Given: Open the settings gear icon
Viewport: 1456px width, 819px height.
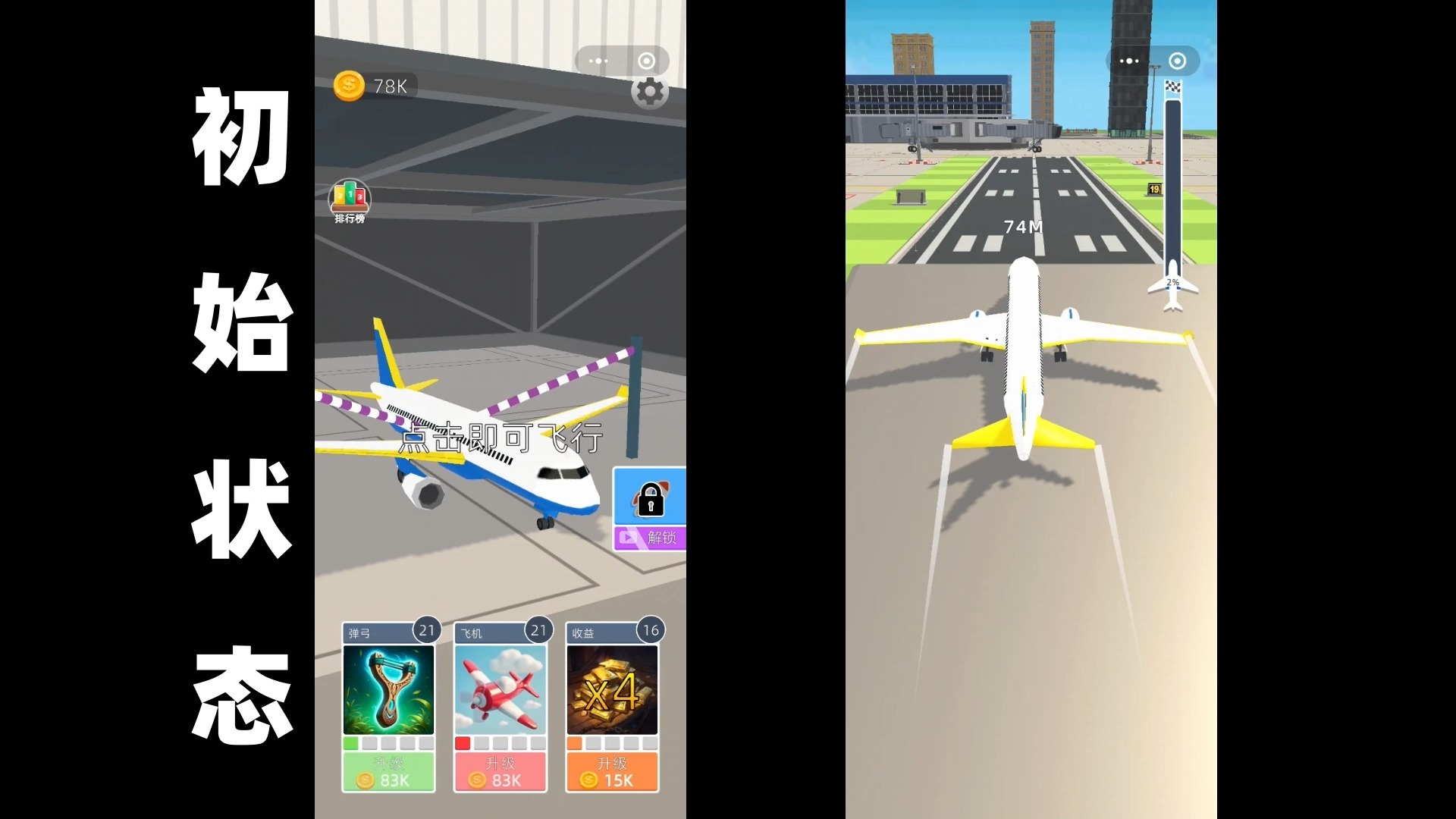Looking at the screenshot, I should coord(649,93).
